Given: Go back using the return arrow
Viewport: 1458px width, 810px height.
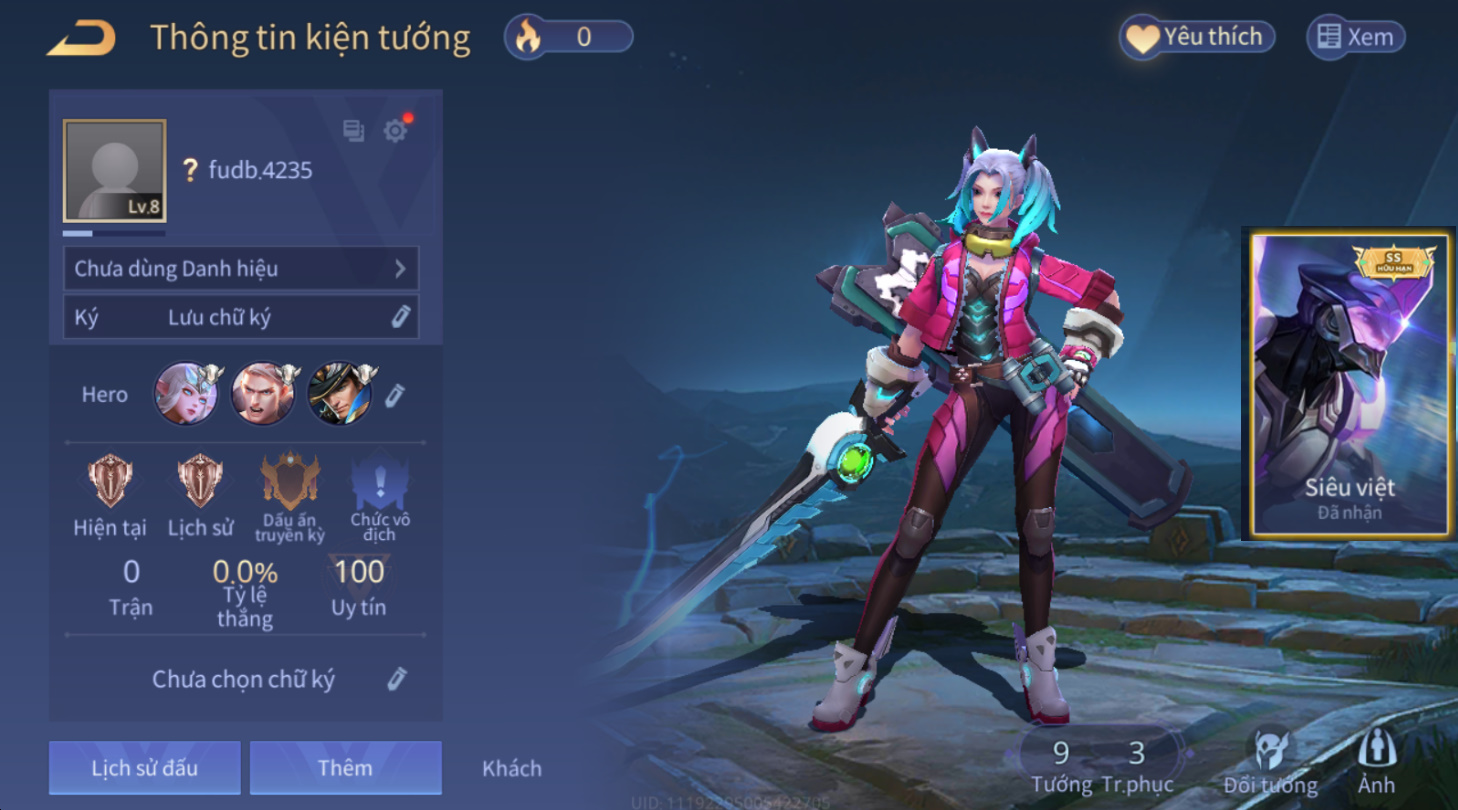Looking at the screenshot, I should point(82,39).
